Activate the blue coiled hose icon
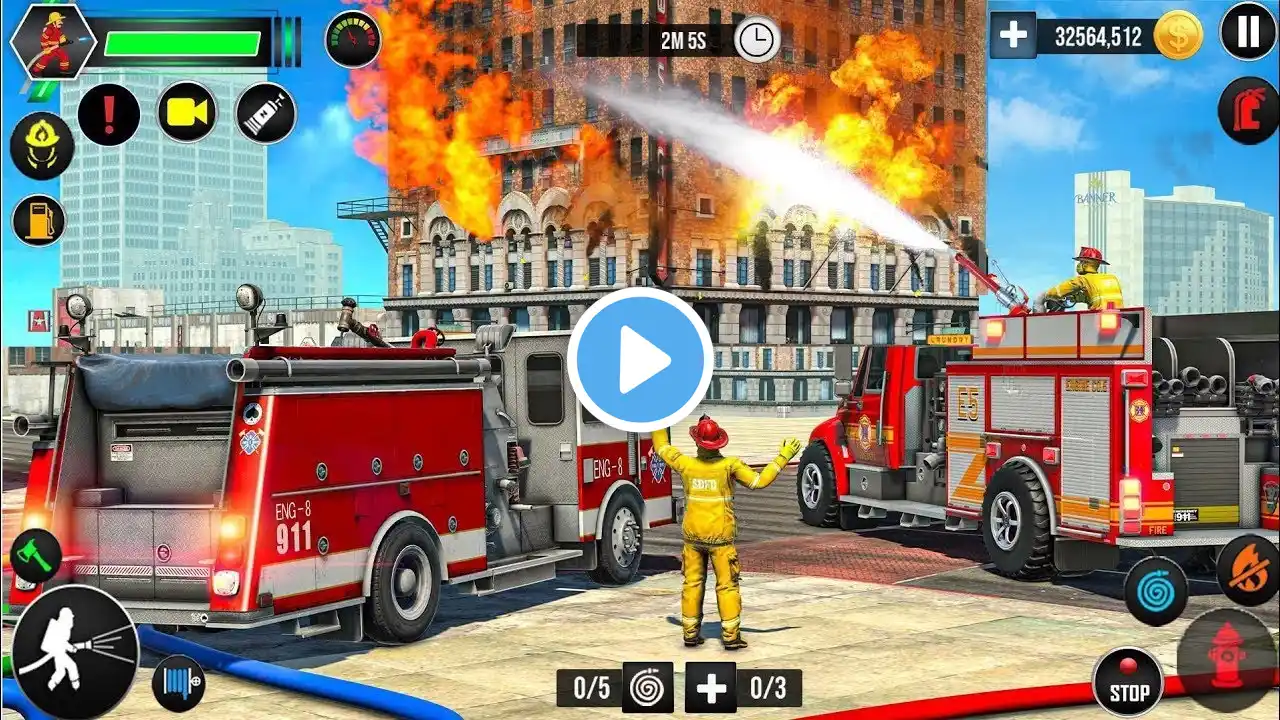The height and width of the screenshot is (720, 1280). click(x=1155, y=591)
